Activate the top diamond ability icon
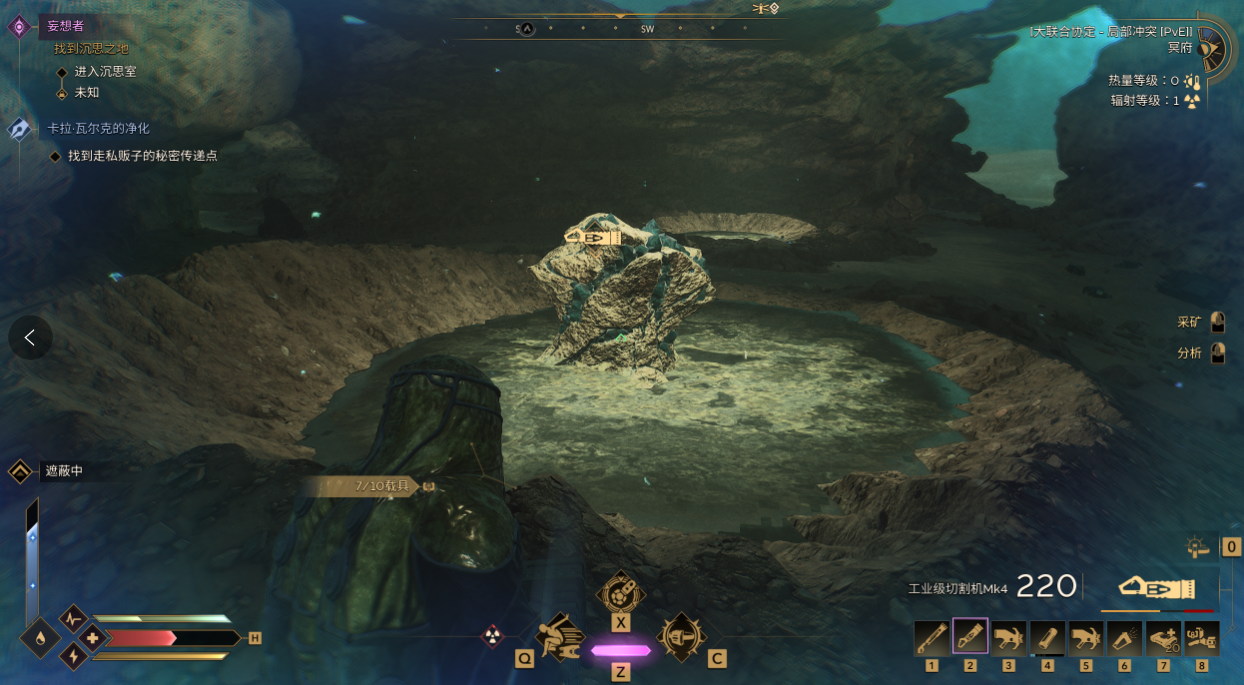The width and height of the screenshot is (1244, 685). pyautogui.click(x=621, y=592)
